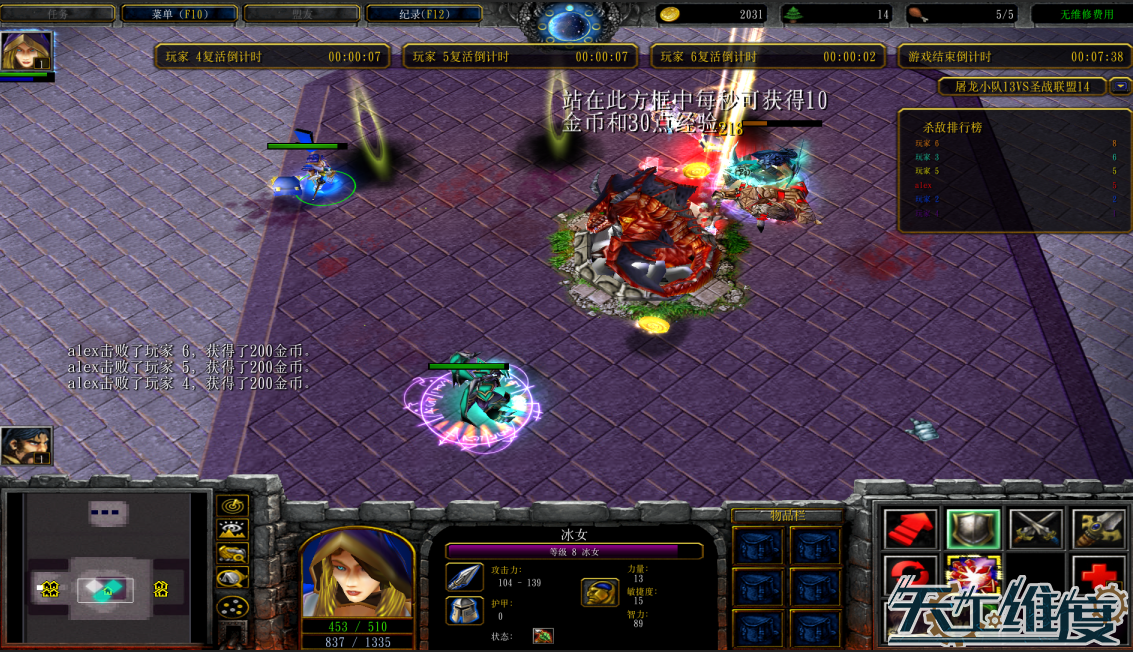Click the armor helmet icon
Viewport: 1133px width, 652px height.
464,610
